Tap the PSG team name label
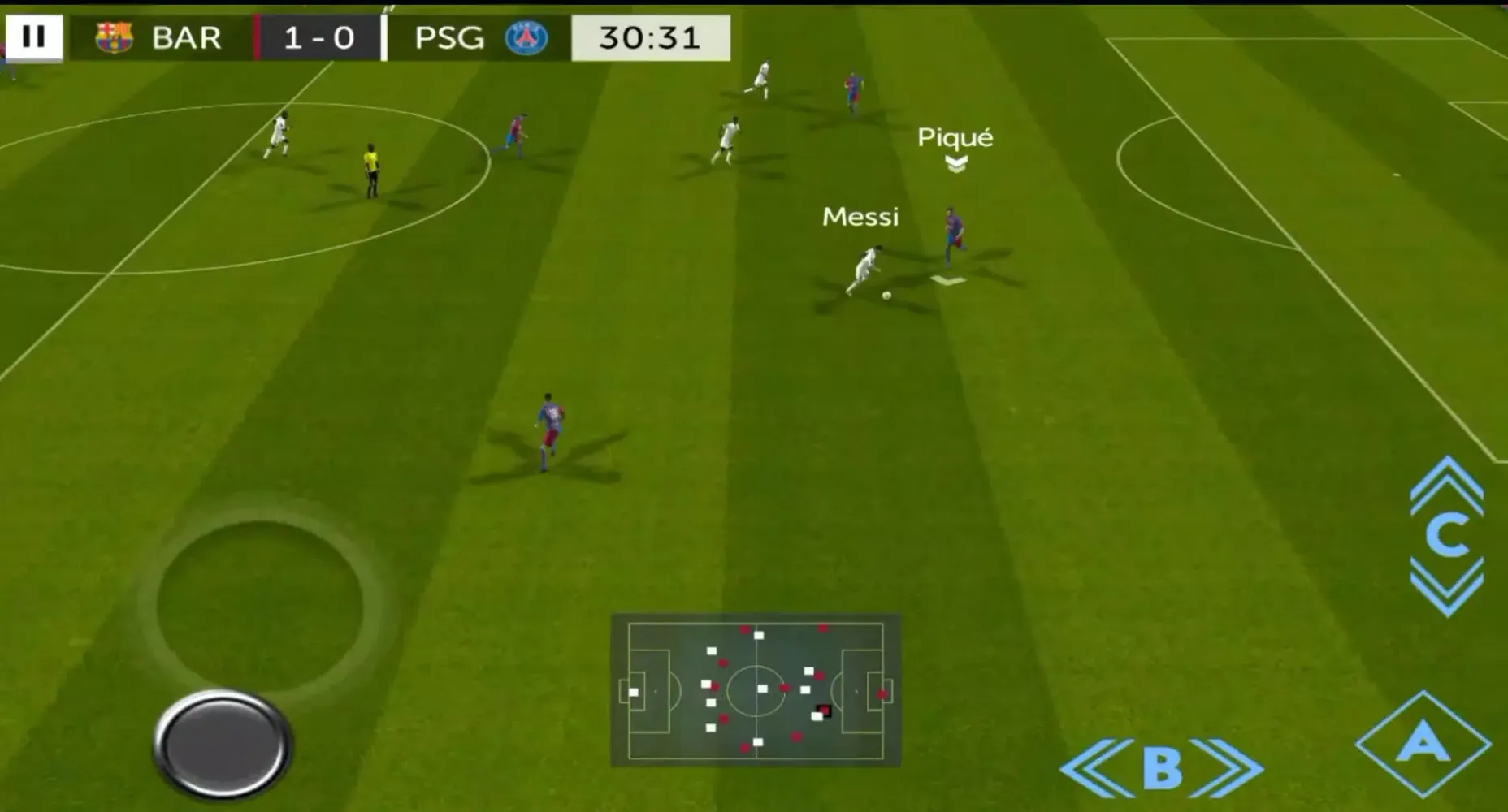The width and height of the screenshot is (1508, 812). pos(449,36)
